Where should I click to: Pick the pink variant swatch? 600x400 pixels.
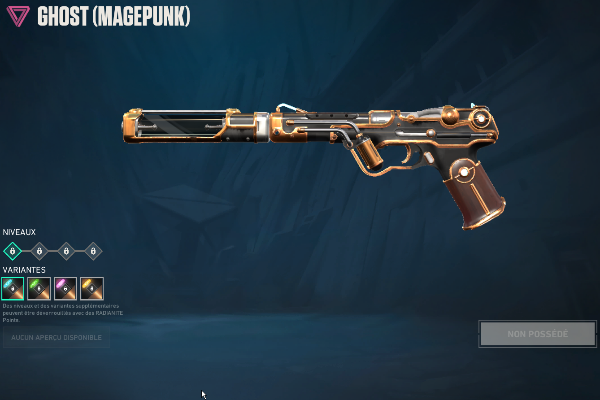66,289
